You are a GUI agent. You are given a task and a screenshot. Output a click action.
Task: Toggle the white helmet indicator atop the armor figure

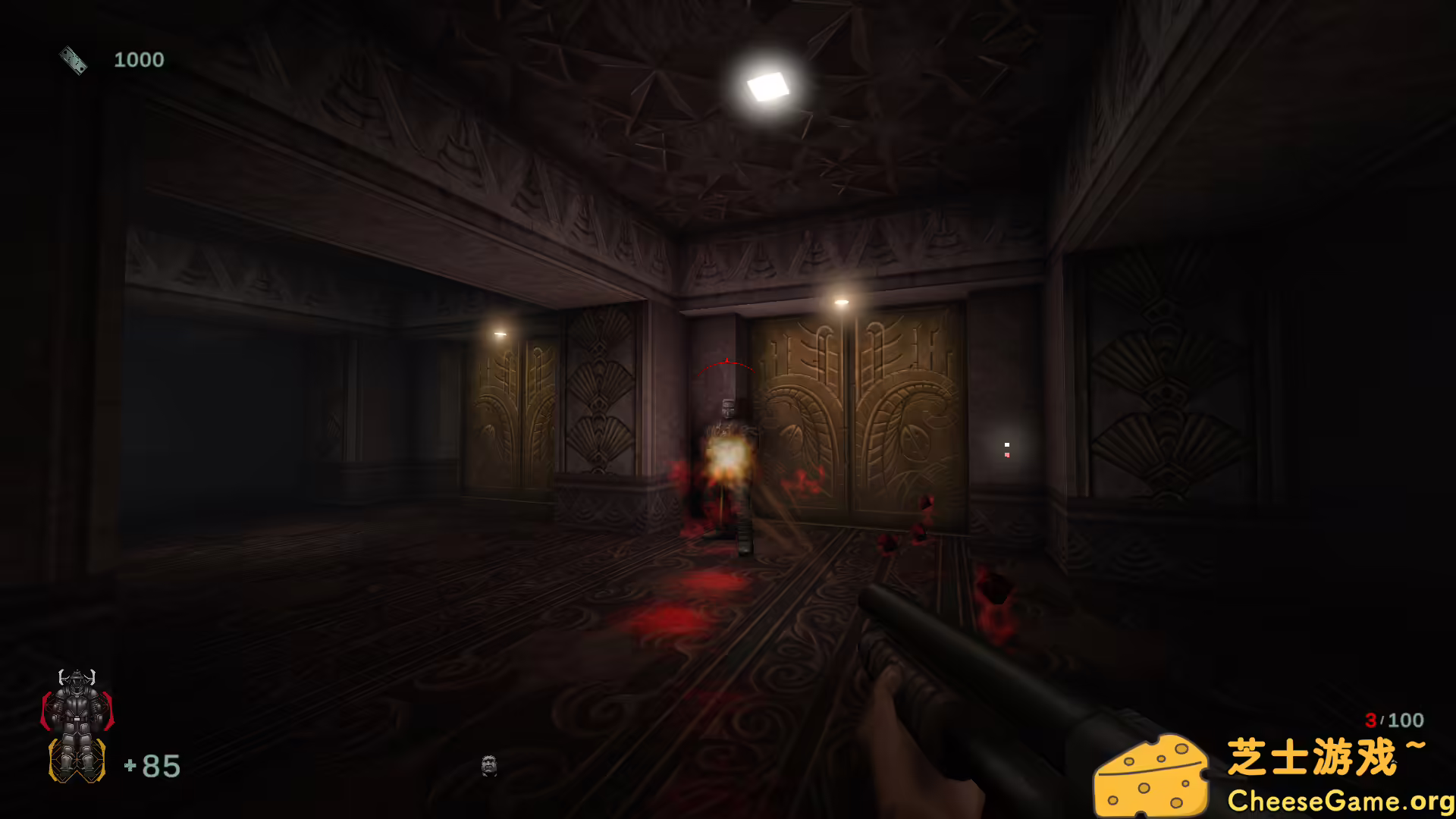click(77, 677)
